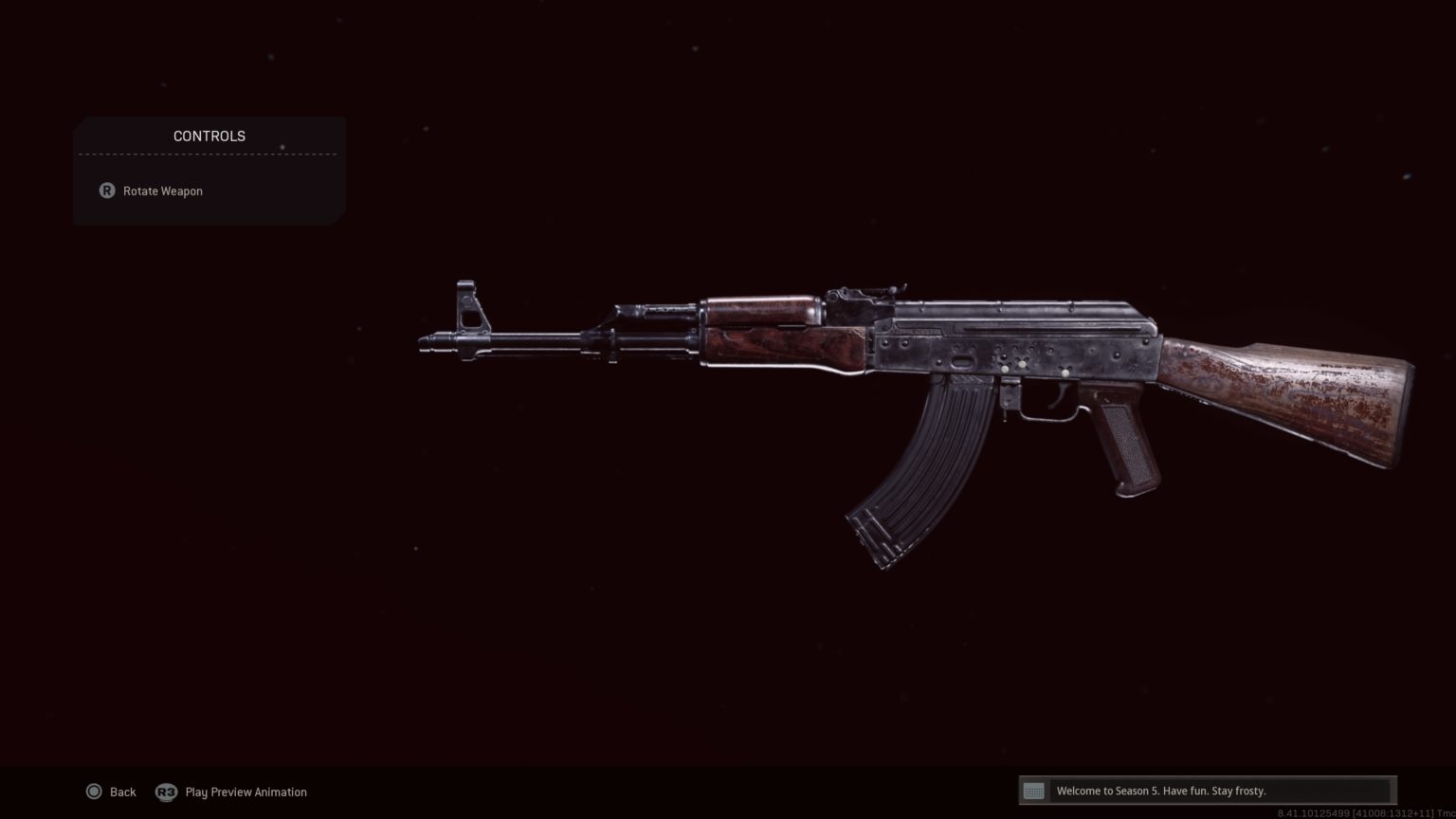1456x819 pixels.
Task: Click the R button icon beside Rotate Weapon
Action: (x=106, y=191)
